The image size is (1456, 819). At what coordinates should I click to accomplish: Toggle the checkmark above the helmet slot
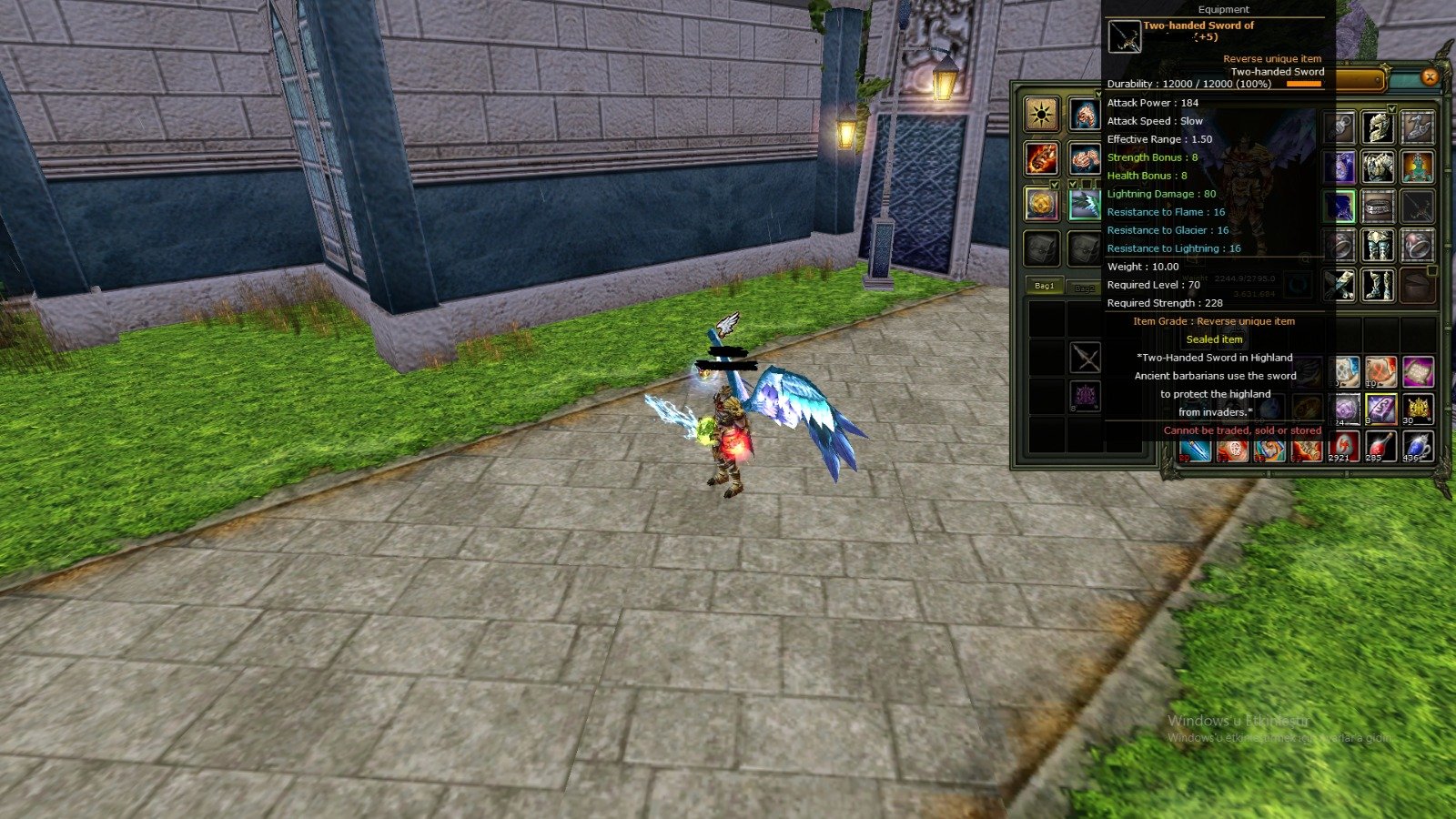[x=1391, y=108]
